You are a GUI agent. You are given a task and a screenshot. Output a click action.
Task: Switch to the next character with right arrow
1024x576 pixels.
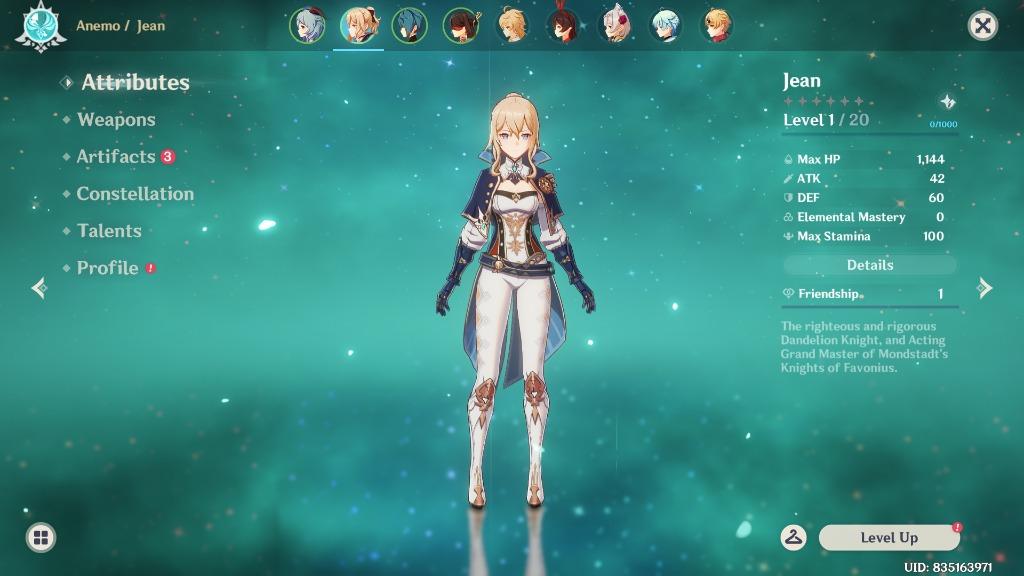[985, 288]
